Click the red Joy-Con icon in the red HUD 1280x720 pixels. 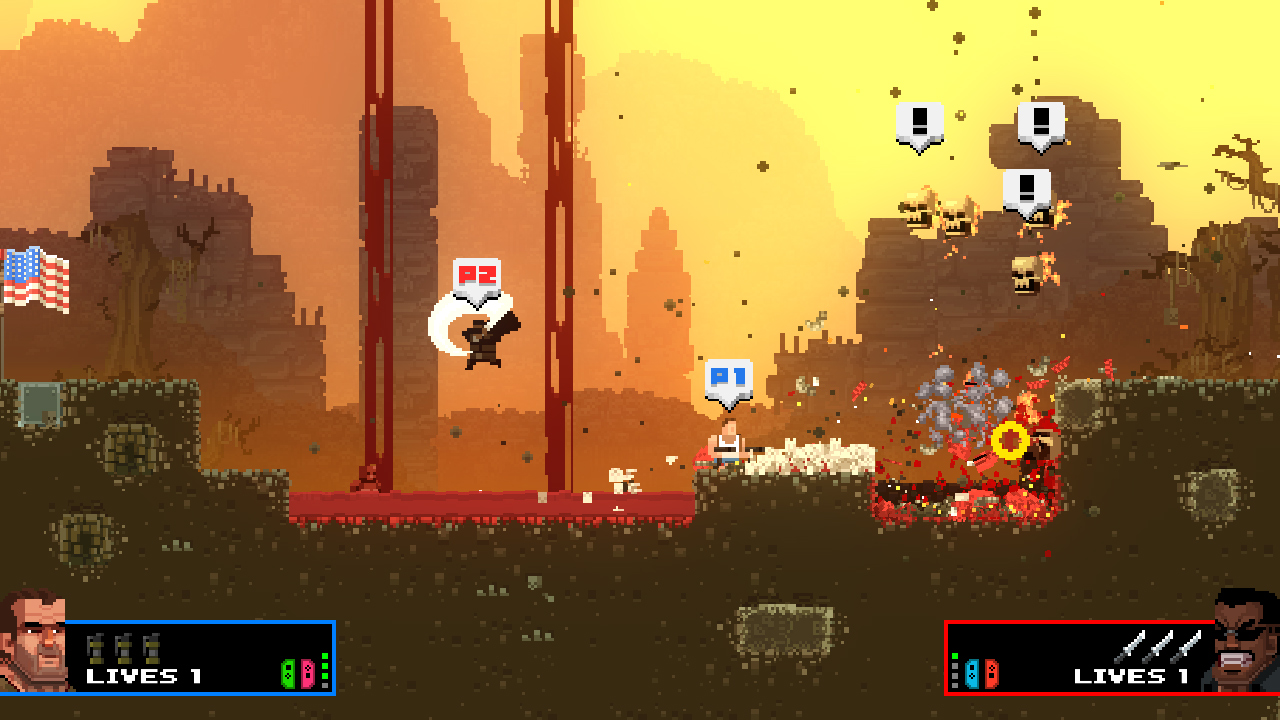click(x=990, y=674)
